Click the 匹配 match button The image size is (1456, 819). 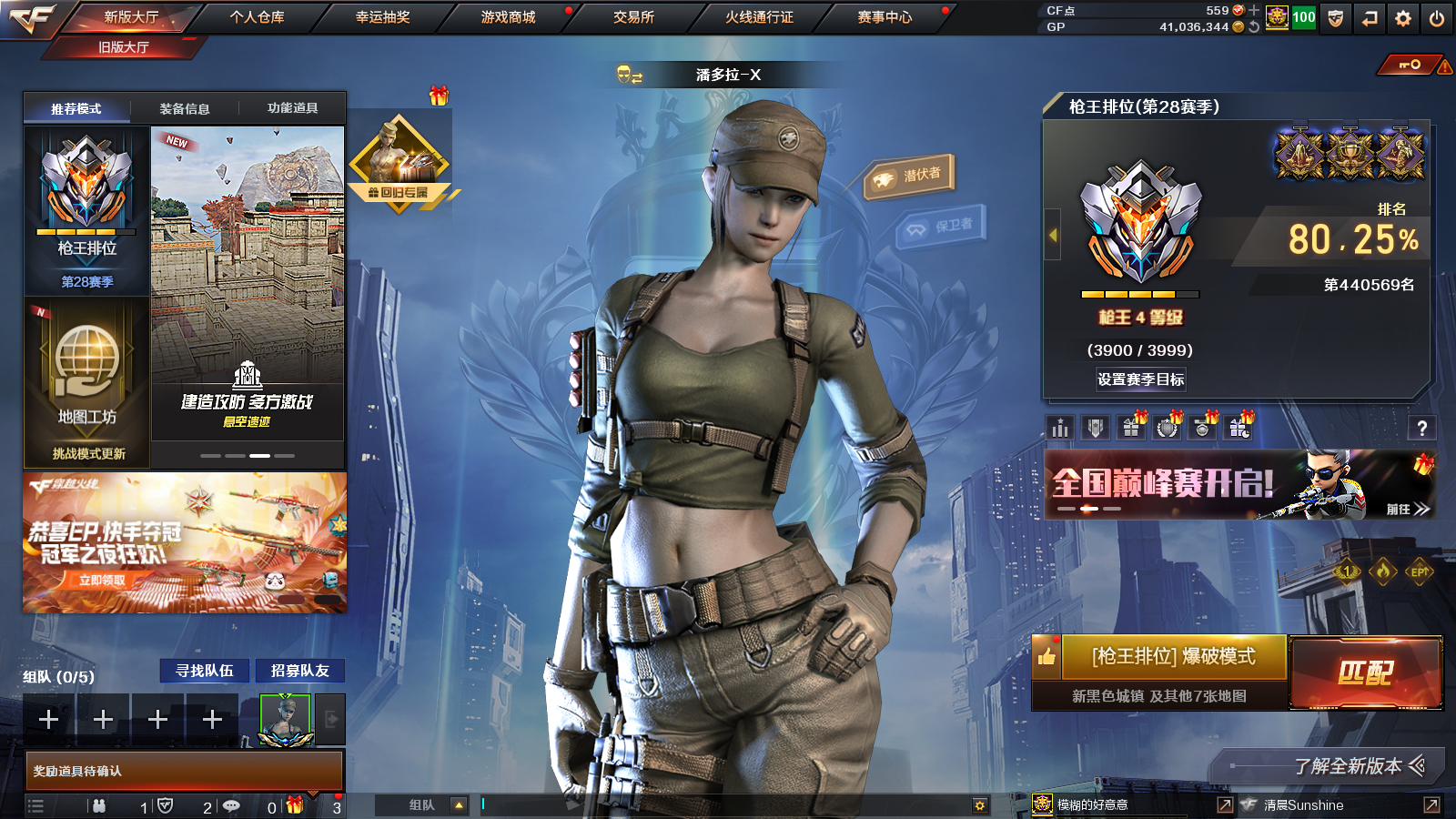click(x=1366, y=672)
